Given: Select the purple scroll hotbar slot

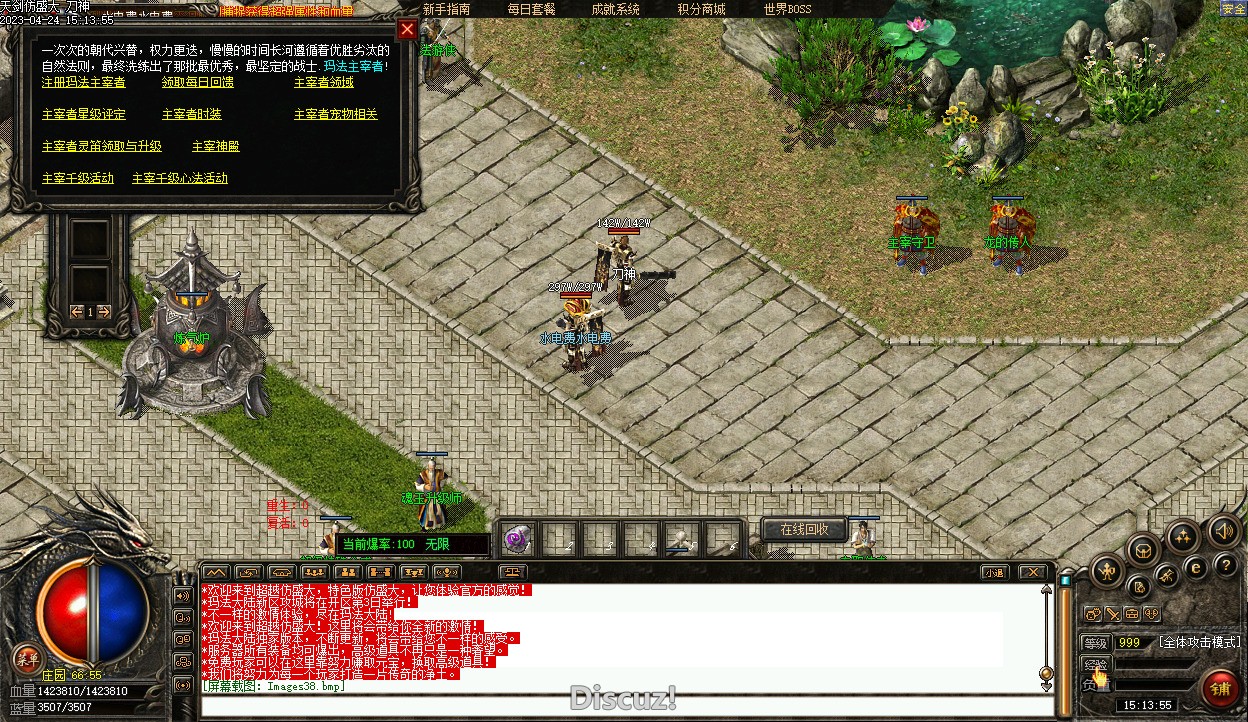Looking at the screenshot, I should click(518, 540).
